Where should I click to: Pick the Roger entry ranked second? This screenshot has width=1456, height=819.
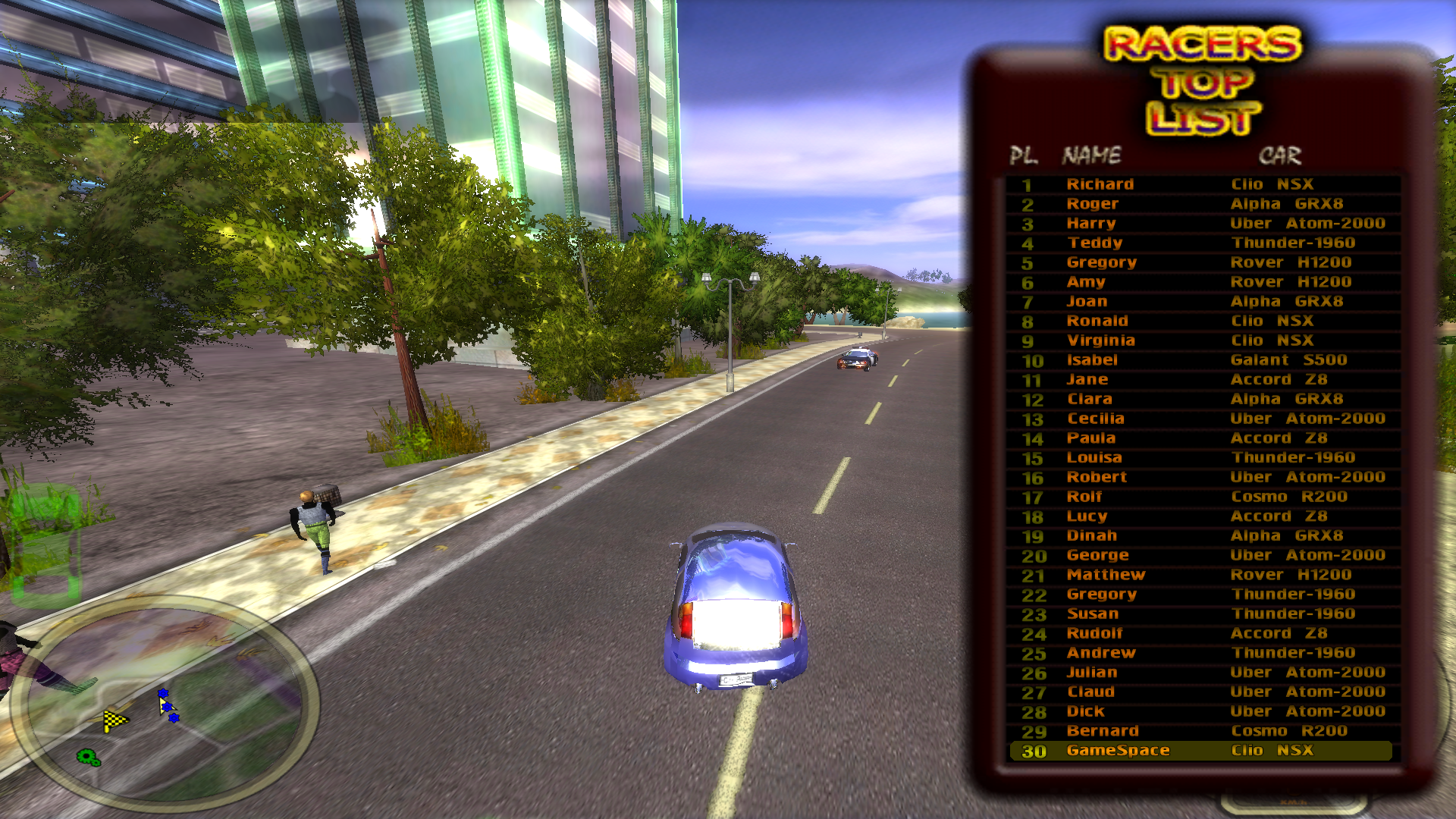coord(1202,204)
